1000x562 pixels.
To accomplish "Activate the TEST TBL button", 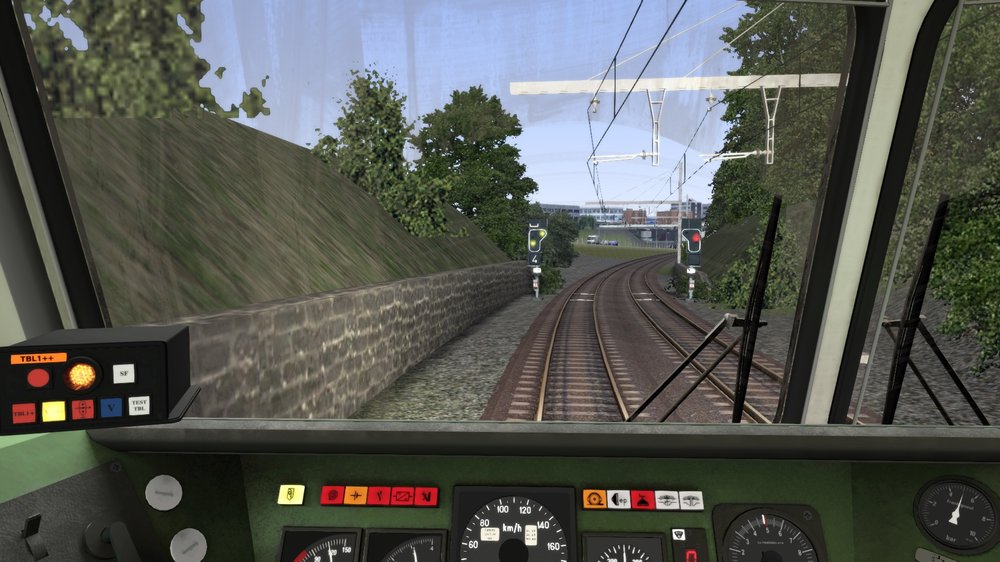I will click(x=139, y=405).
